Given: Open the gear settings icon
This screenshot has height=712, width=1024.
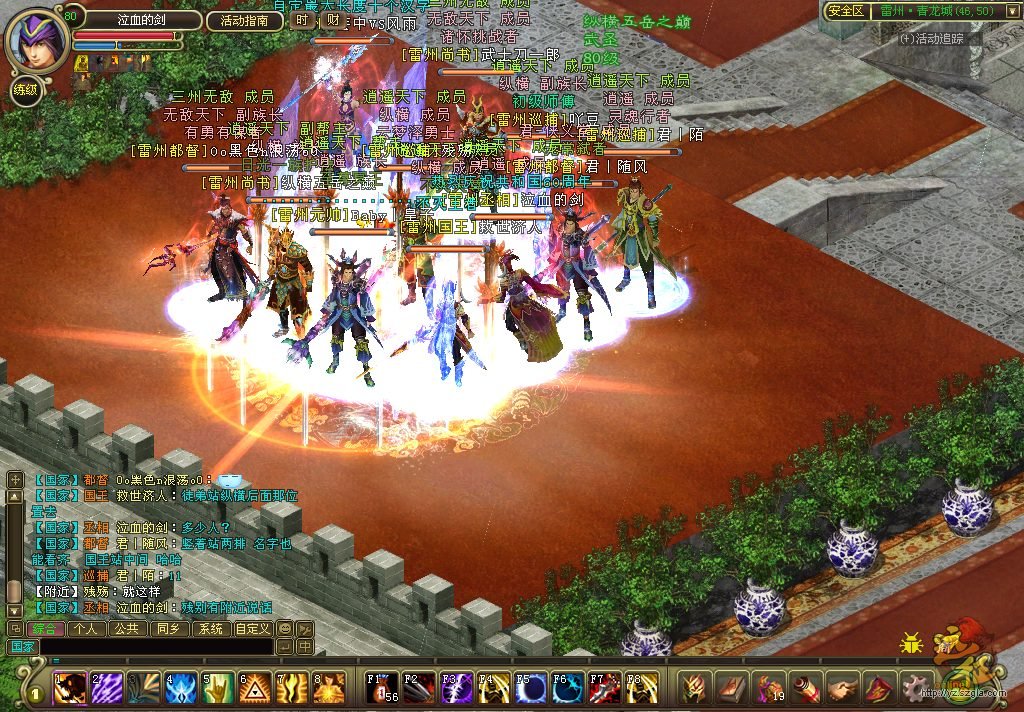Looking at the screenshot, I should pyautogui.click(x=916, y=688).
